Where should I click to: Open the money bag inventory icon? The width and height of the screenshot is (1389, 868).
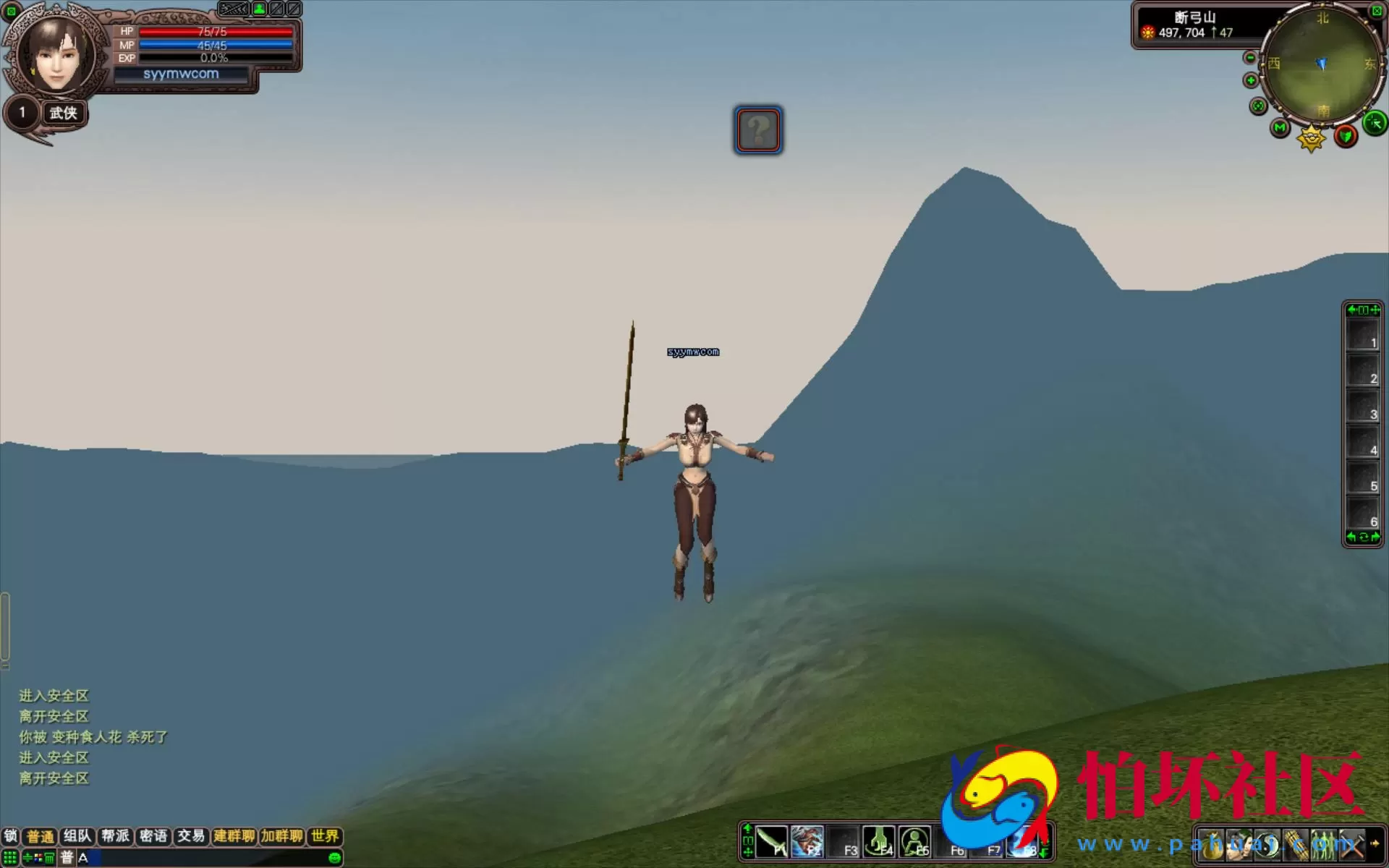point(1211,845)
